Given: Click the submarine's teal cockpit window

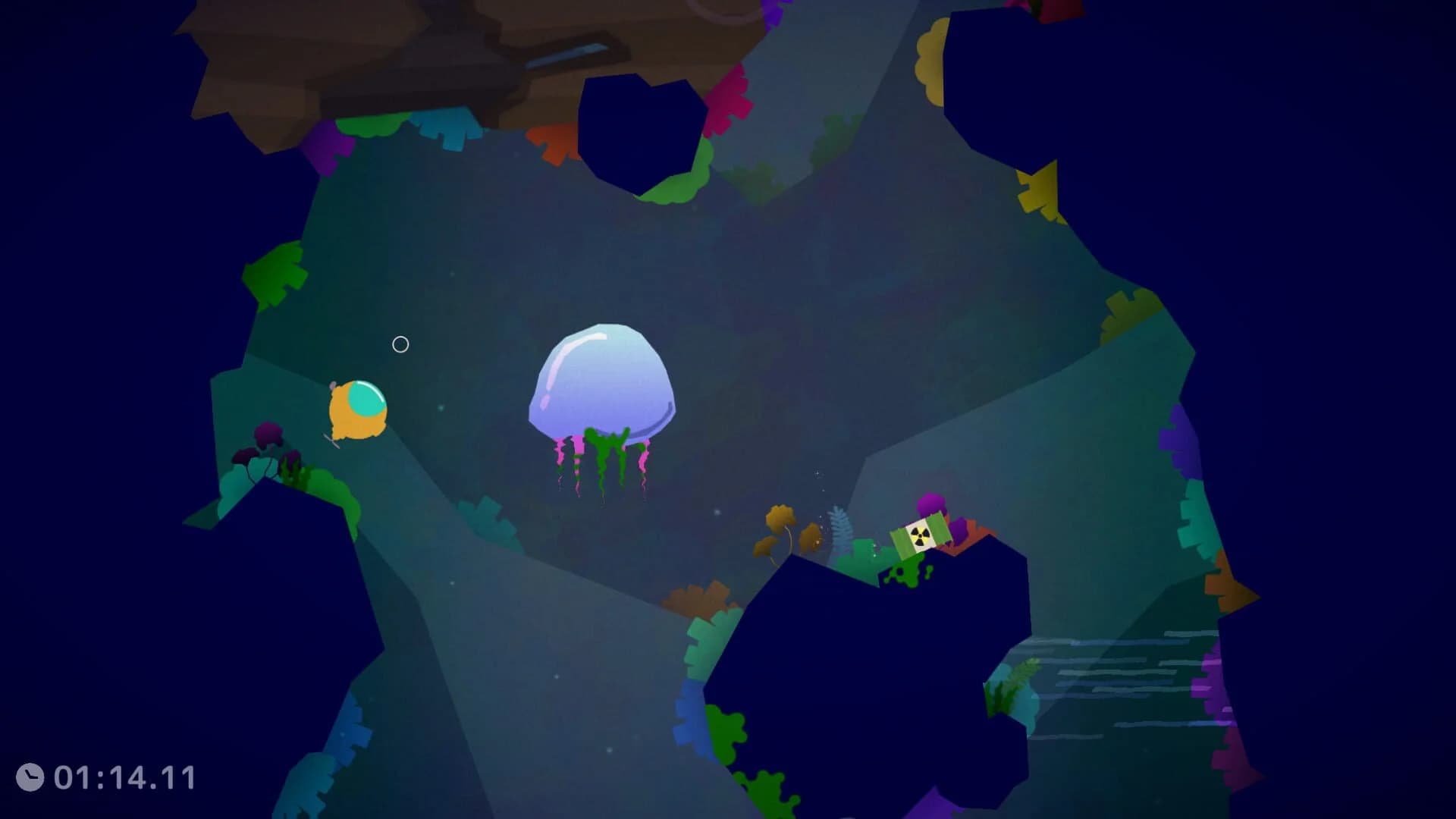Looking at the screenshot, I should (366, 398).
